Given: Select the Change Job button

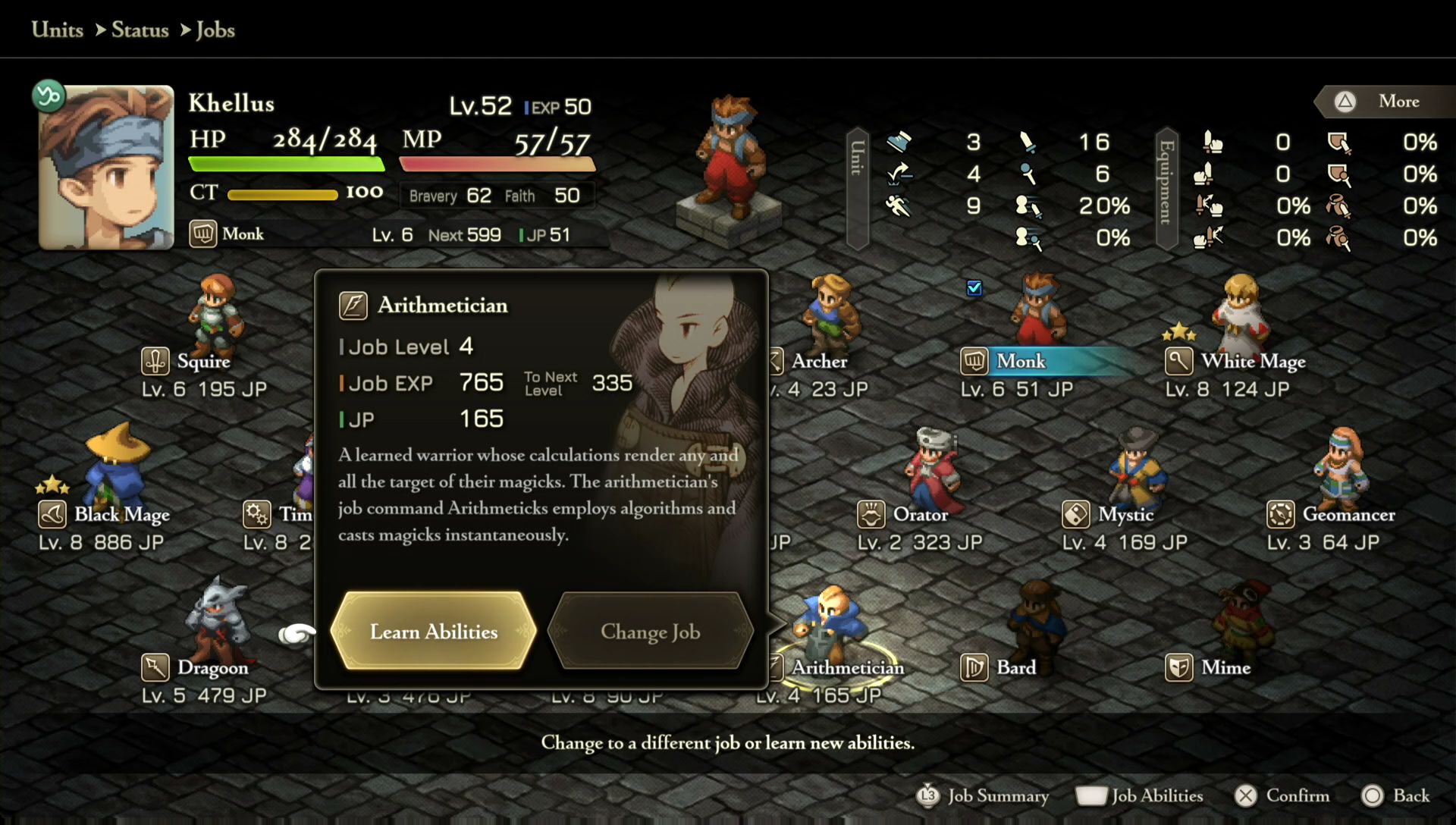Looking at the screenshot, I should click(x=650, y=631).
